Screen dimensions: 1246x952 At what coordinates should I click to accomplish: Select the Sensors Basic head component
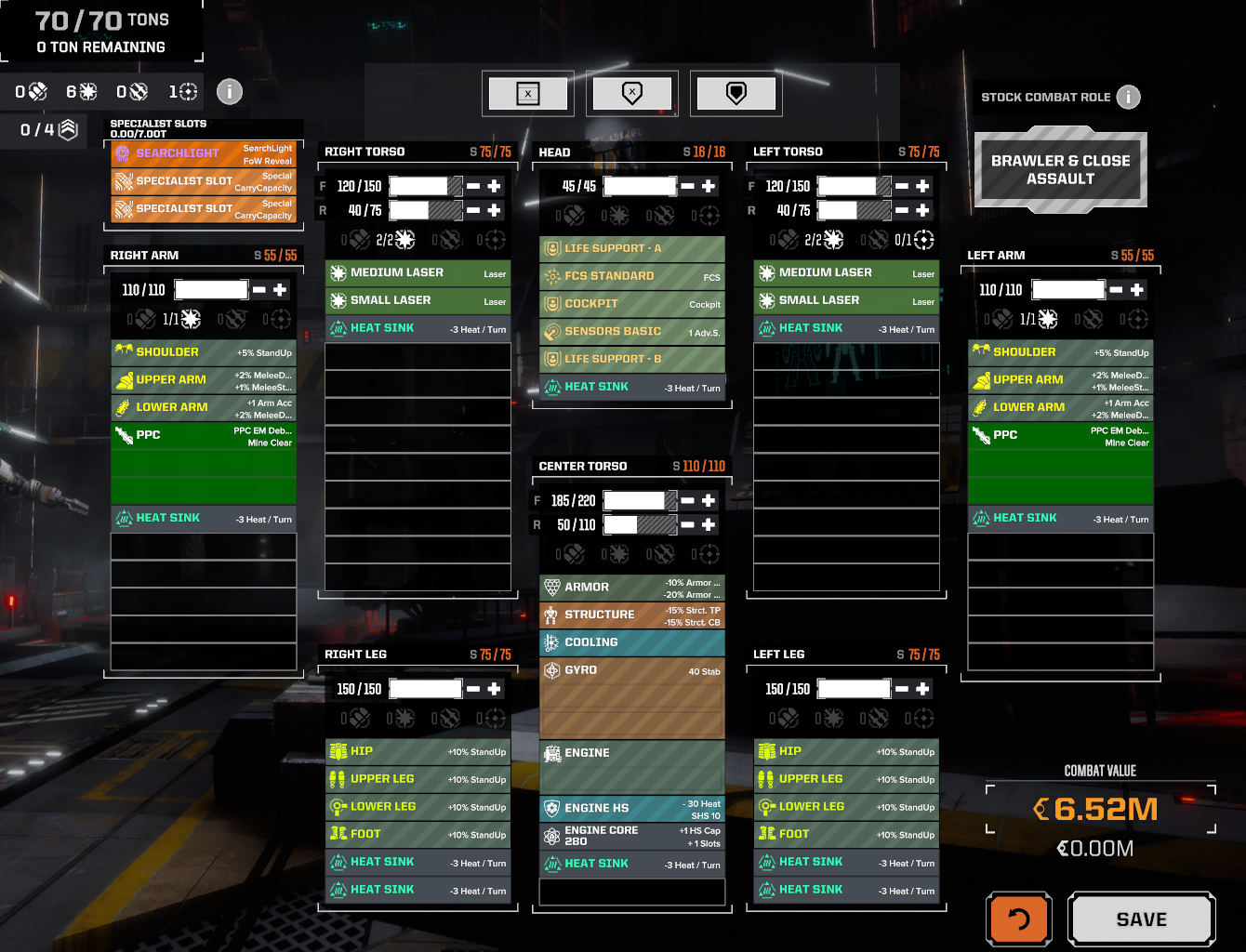[x=631, y=331]
